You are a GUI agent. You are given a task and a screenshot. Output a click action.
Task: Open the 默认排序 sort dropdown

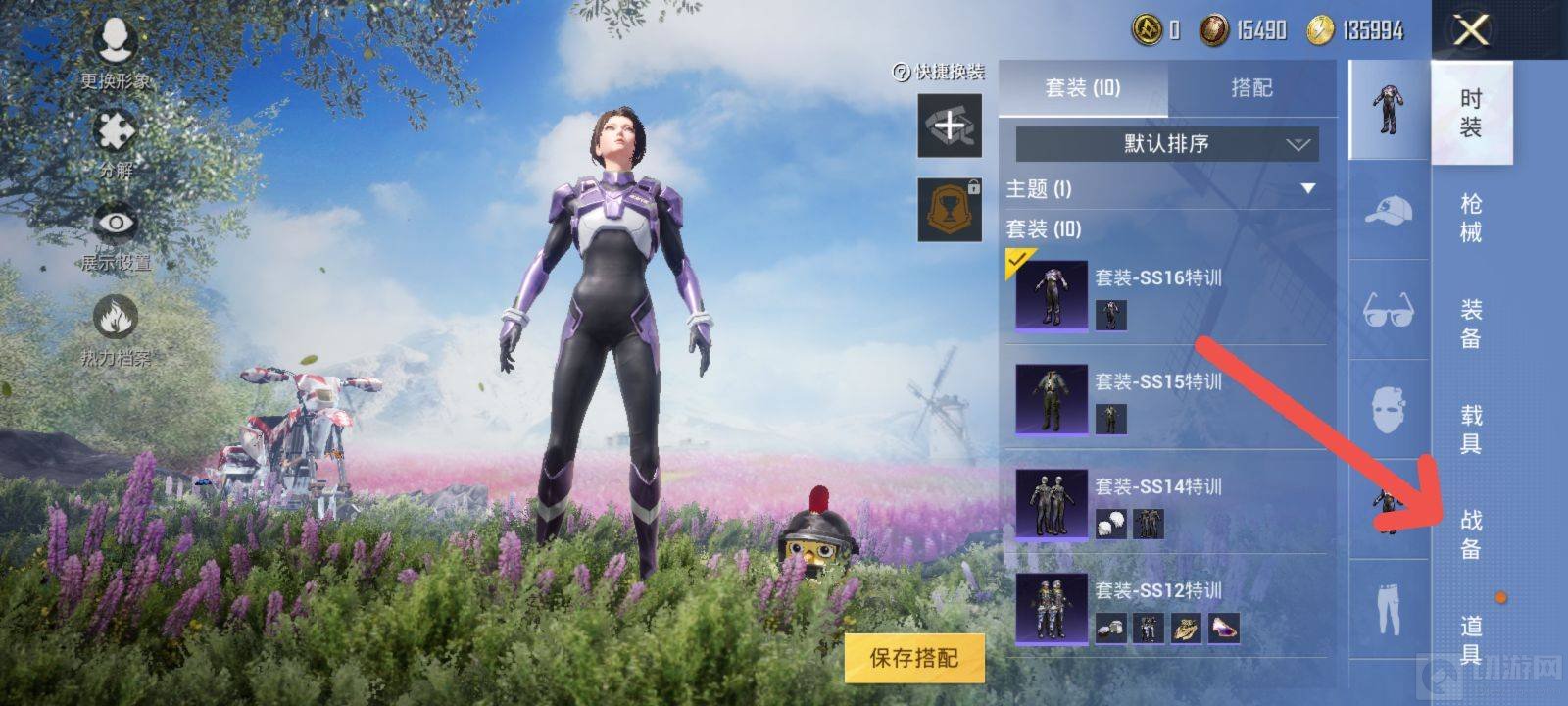point(1166,144)
